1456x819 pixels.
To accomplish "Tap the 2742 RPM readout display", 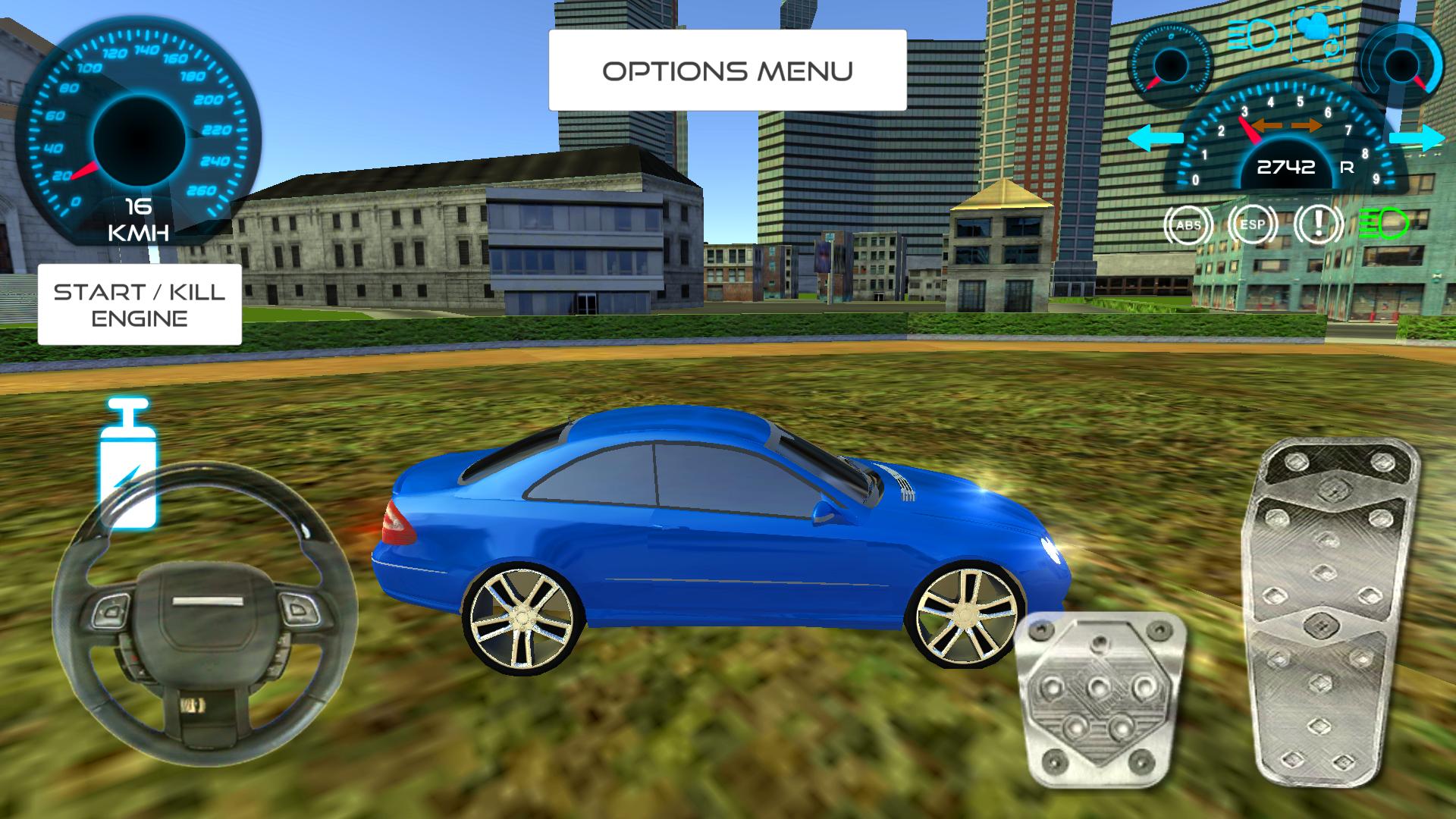I will point(1287,168).
